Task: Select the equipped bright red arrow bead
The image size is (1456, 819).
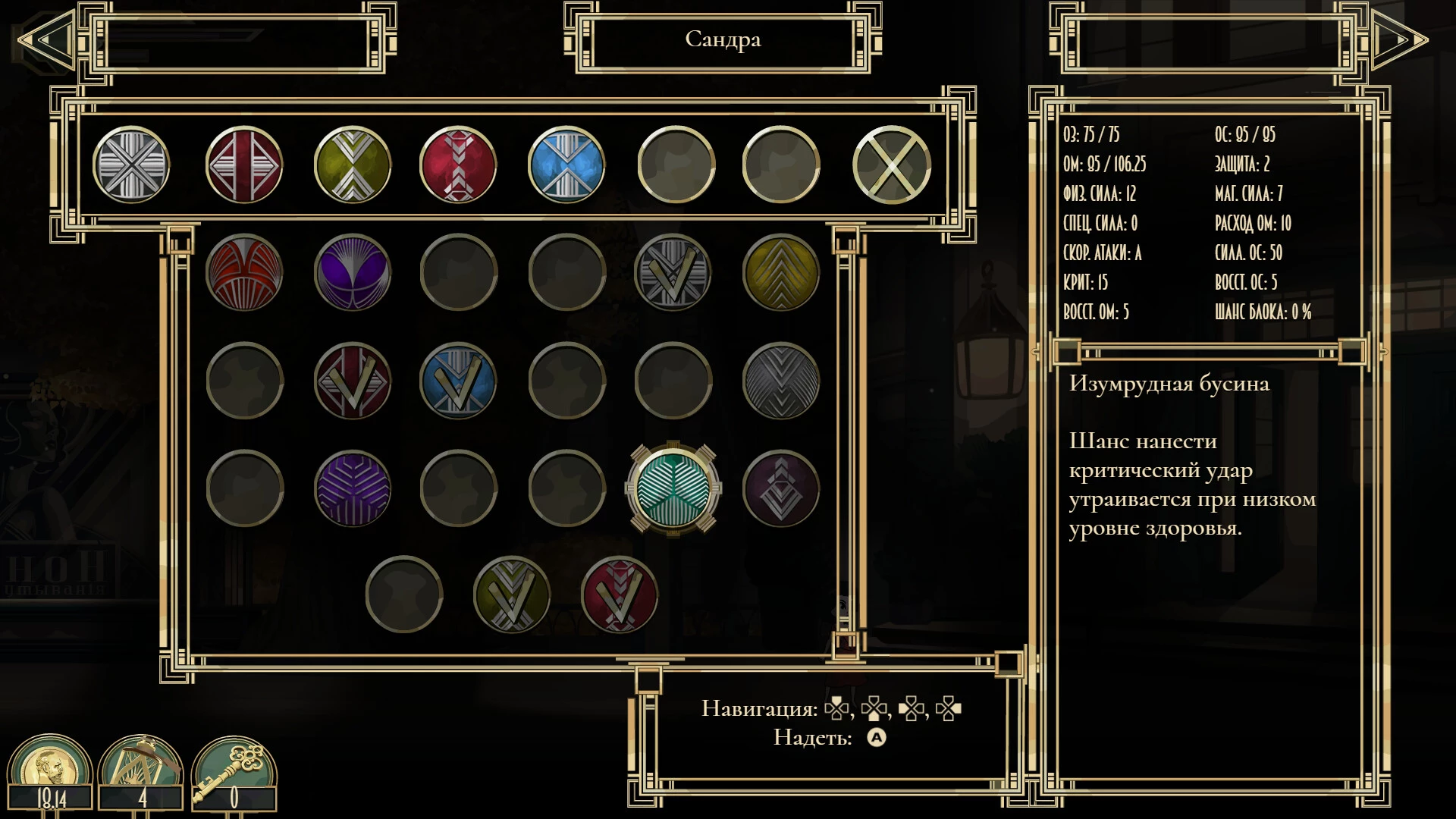Action: pos(458,165)
